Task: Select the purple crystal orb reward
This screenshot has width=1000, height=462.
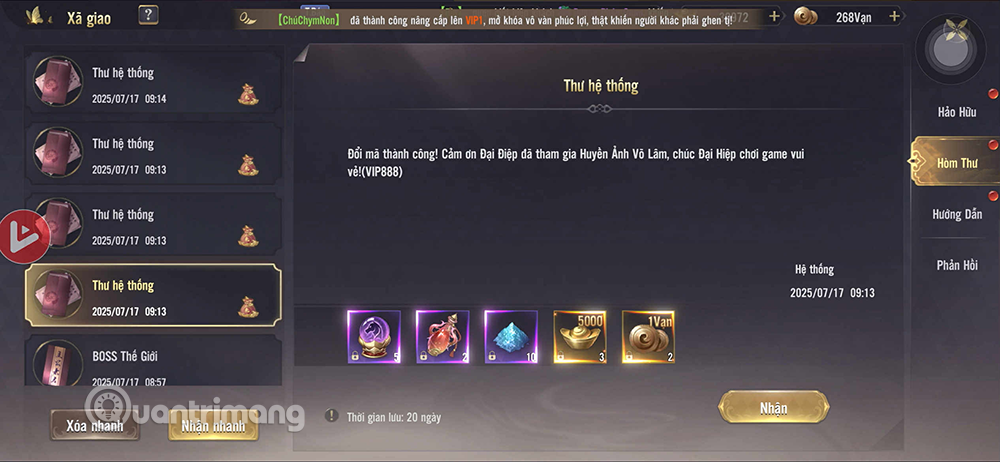Action: click(374, 337)
